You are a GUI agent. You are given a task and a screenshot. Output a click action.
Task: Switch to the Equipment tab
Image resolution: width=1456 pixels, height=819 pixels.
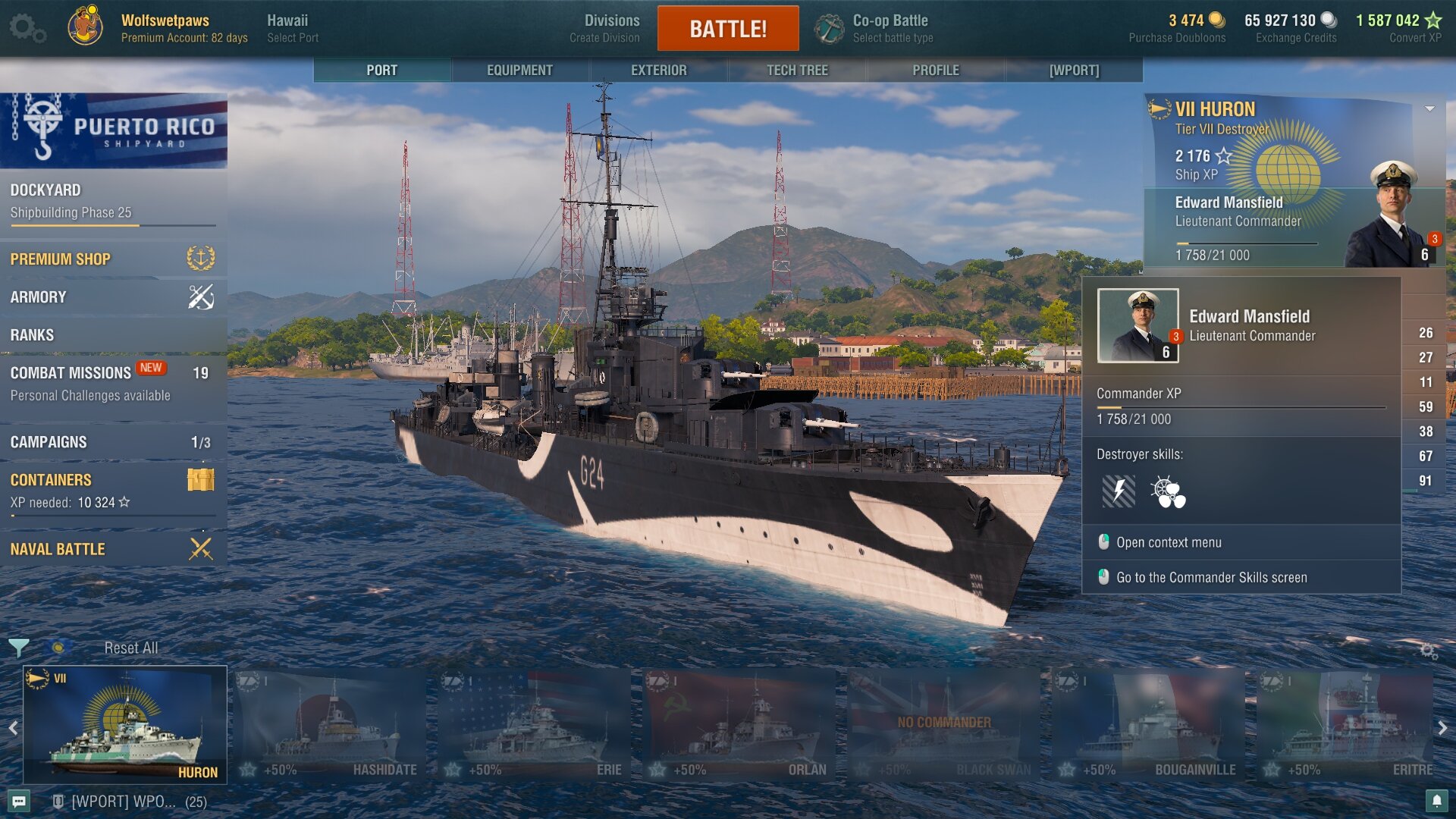pyautogui.click(x=519, y=70)
